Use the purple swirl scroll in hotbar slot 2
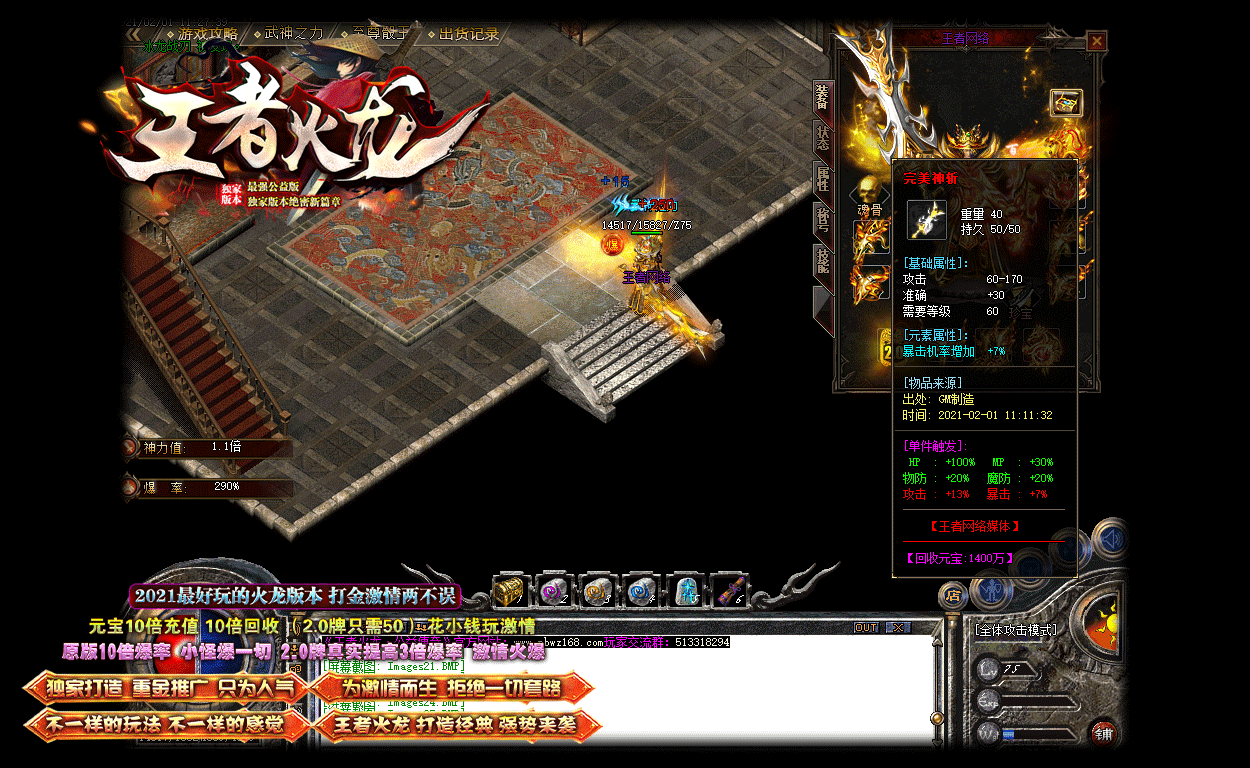Viewport: 1250px width, 768px height. tap(554, 591)
